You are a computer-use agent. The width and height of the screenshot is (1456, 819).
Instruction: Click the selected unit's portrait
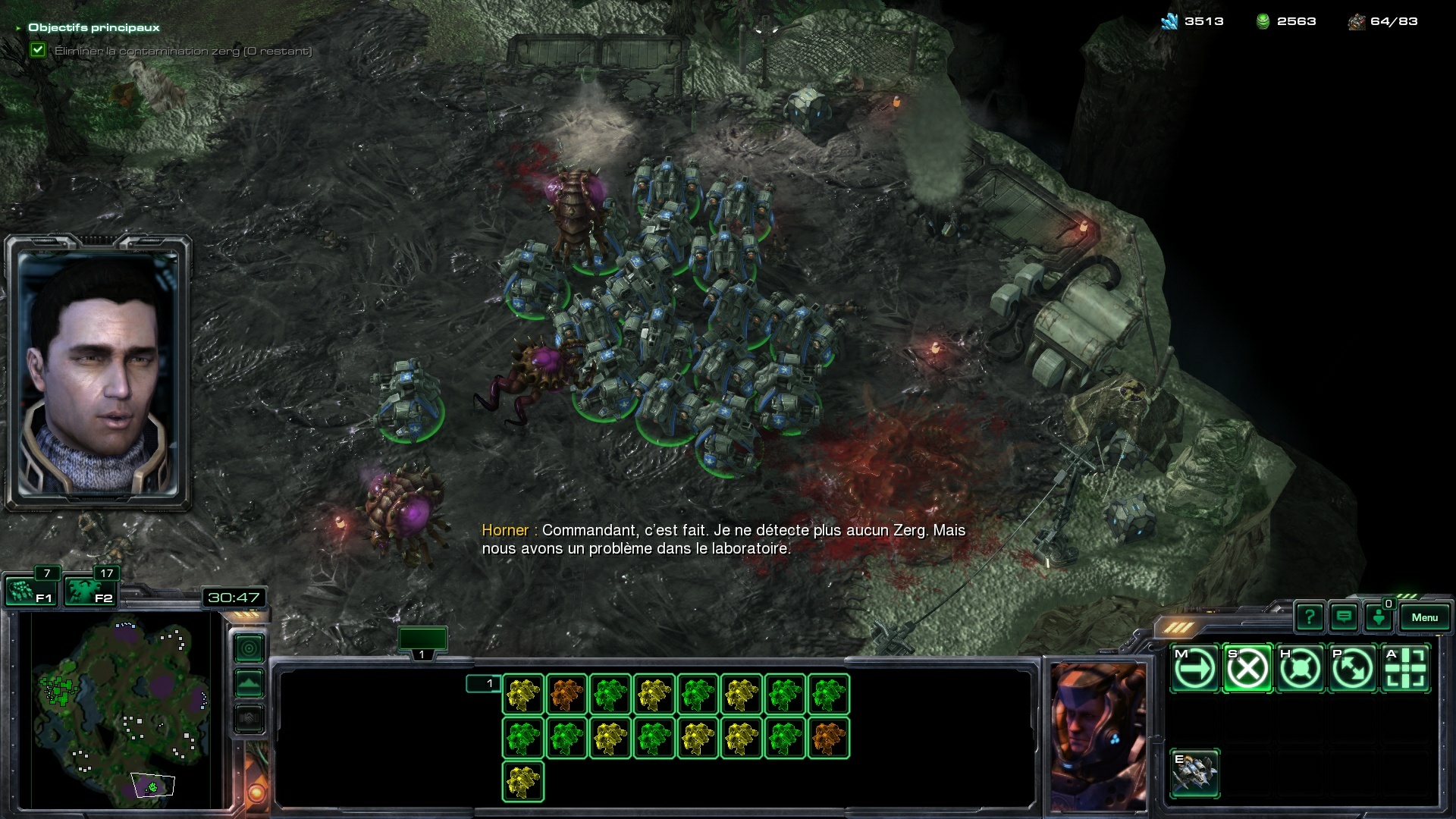(1097, 736)
